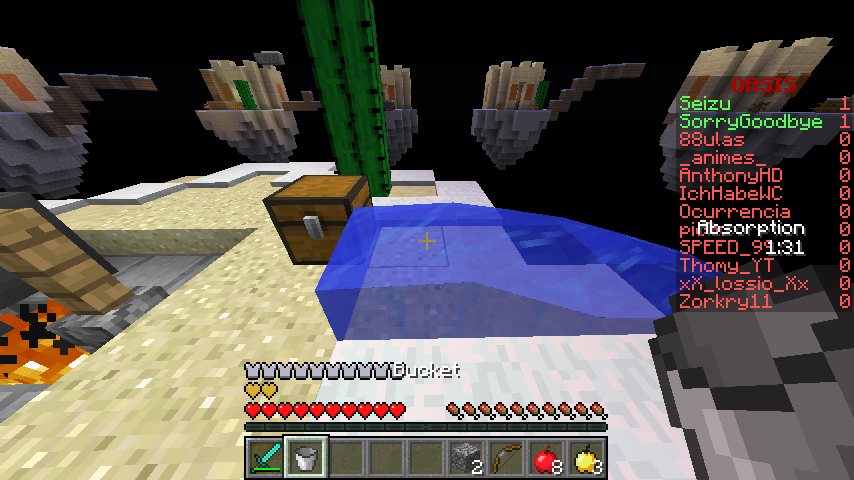Choose the stone block stack slot
This screenshot has width=854, height=480.
tap(466, 457)
